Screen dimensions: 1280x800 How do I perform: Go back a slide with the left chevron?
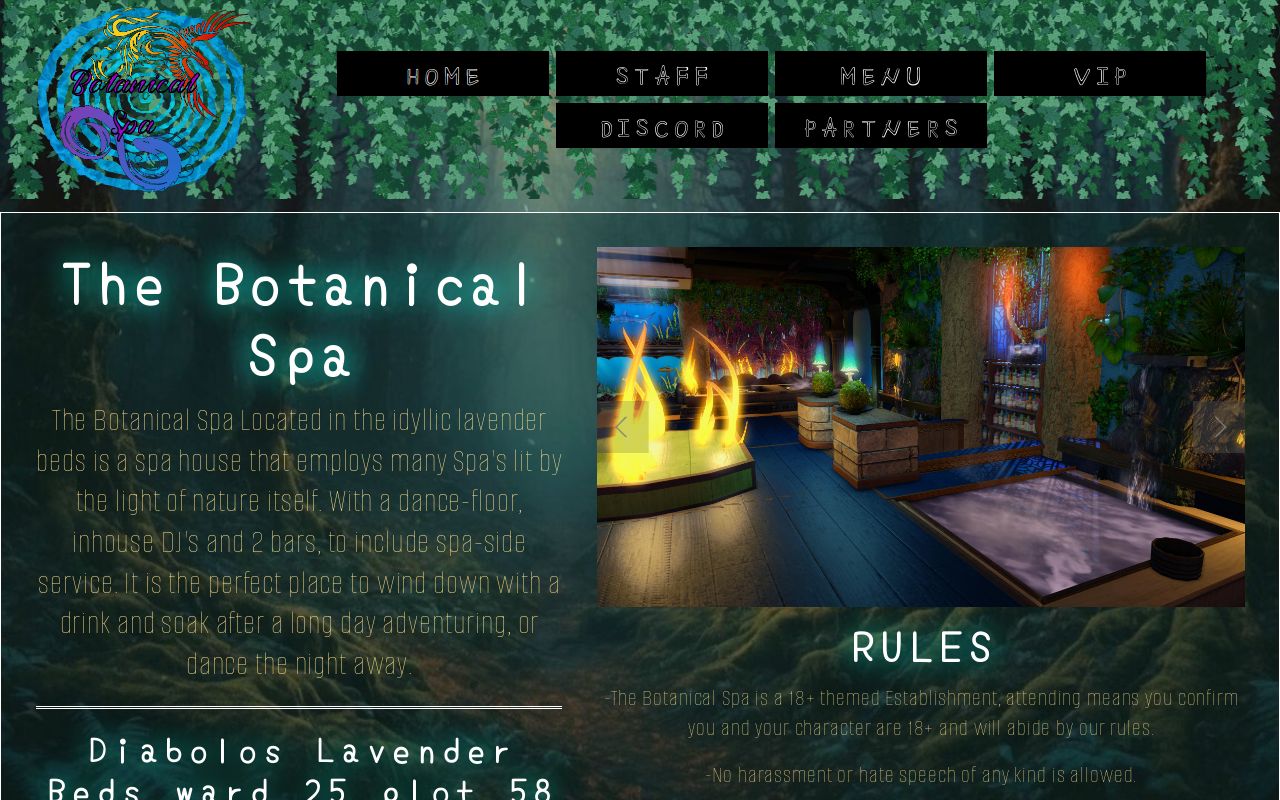[x=621, y=427]
